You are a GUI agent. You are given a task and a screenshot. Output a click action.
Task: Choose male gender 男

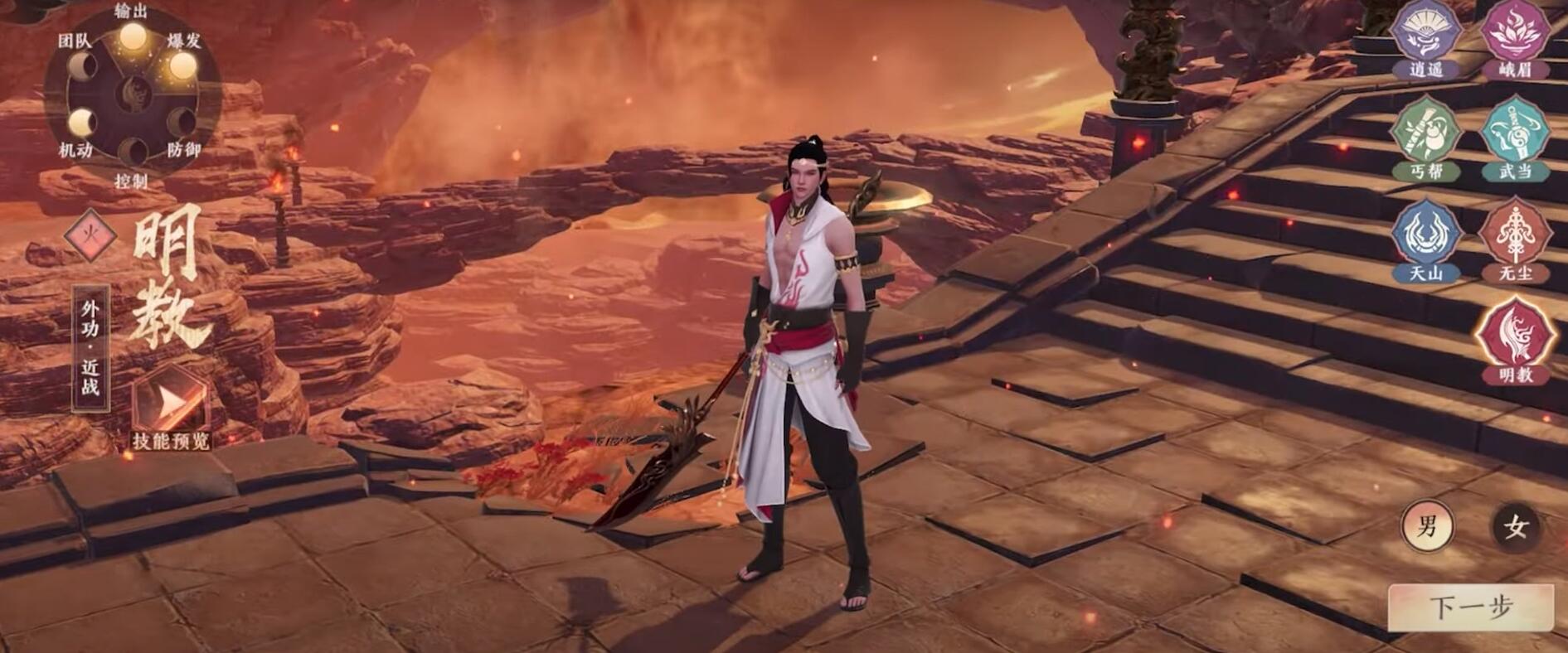(x=1427, y=526)
